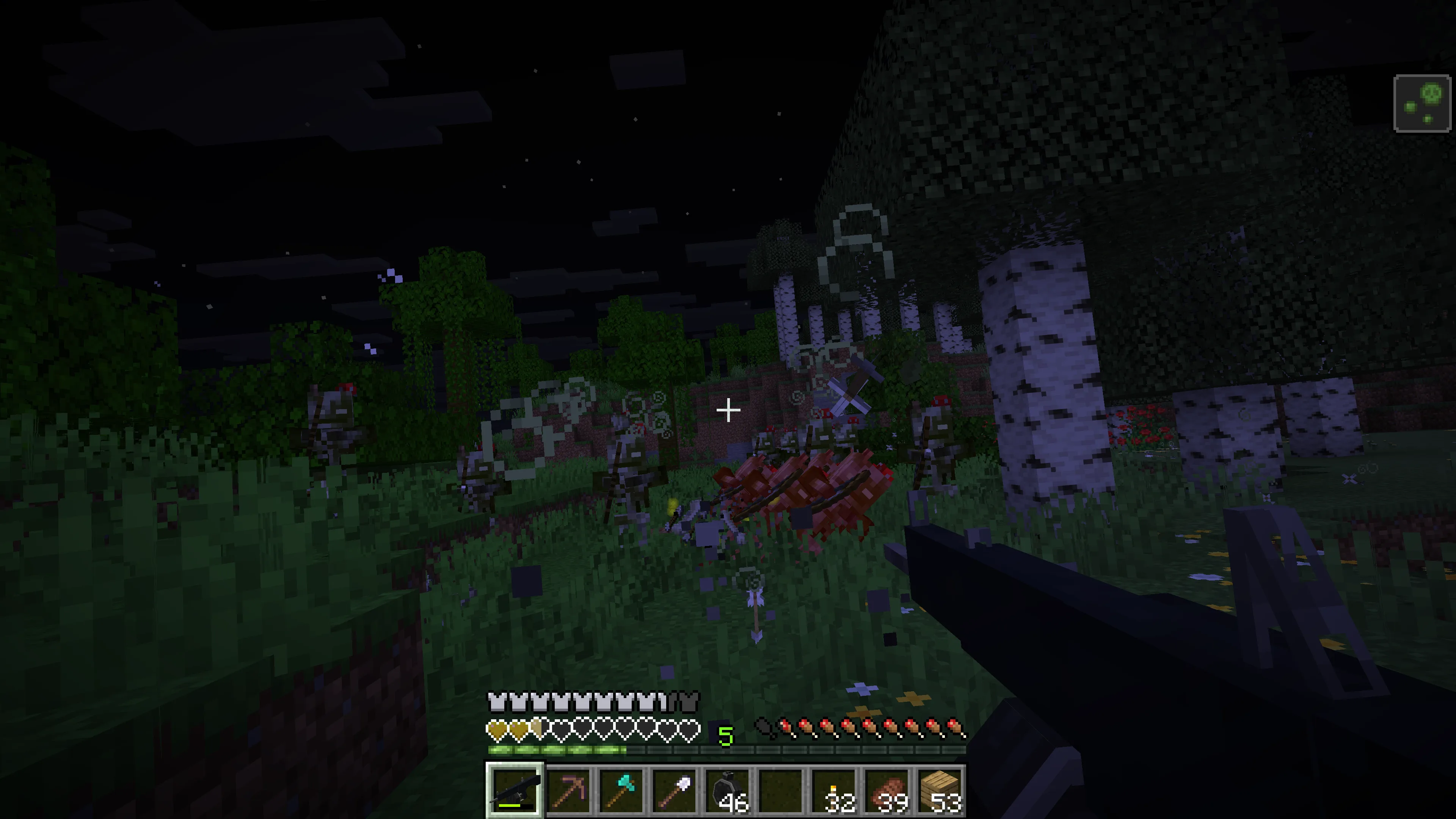This screenshot has width=1456, height=819.
Task: Select the black grenade stack of 46
Action: (728, 789)
